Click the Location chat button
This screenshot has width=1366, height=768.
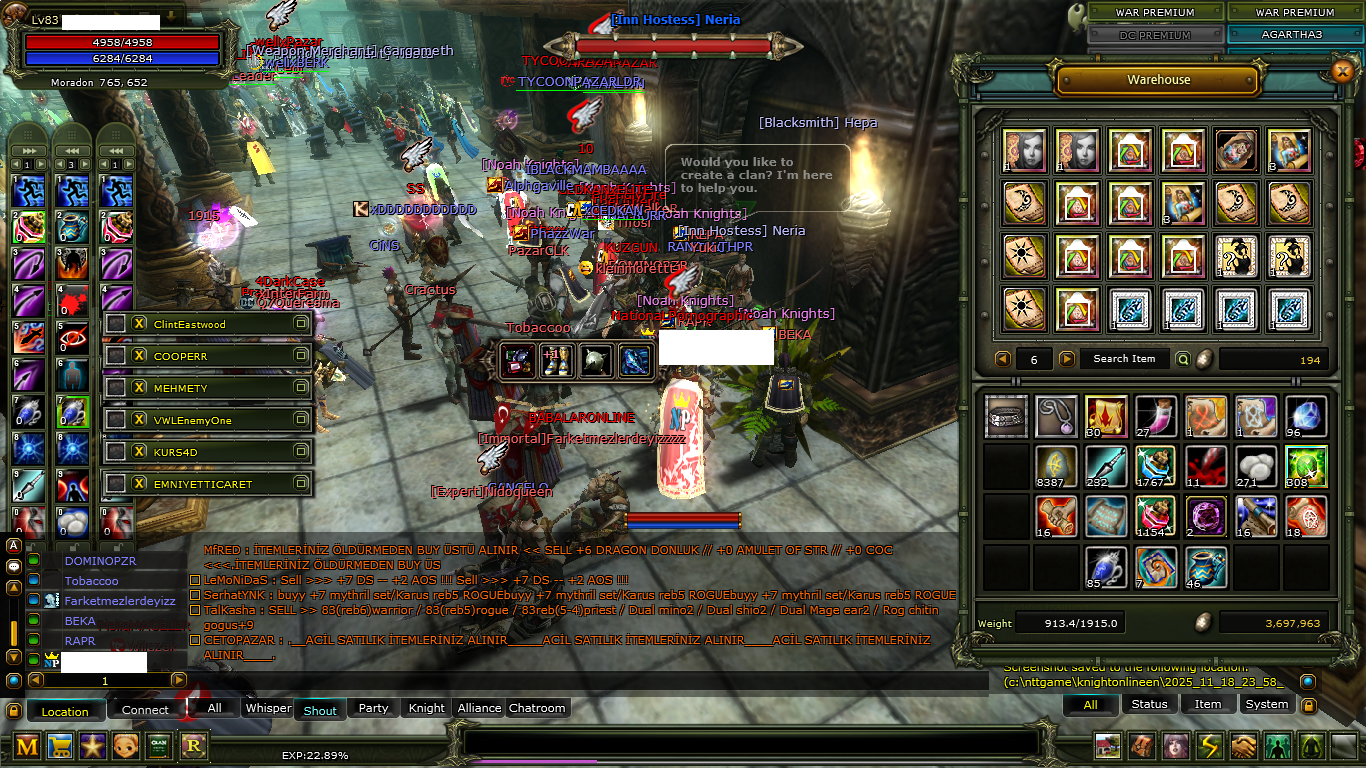pos(65,711)
